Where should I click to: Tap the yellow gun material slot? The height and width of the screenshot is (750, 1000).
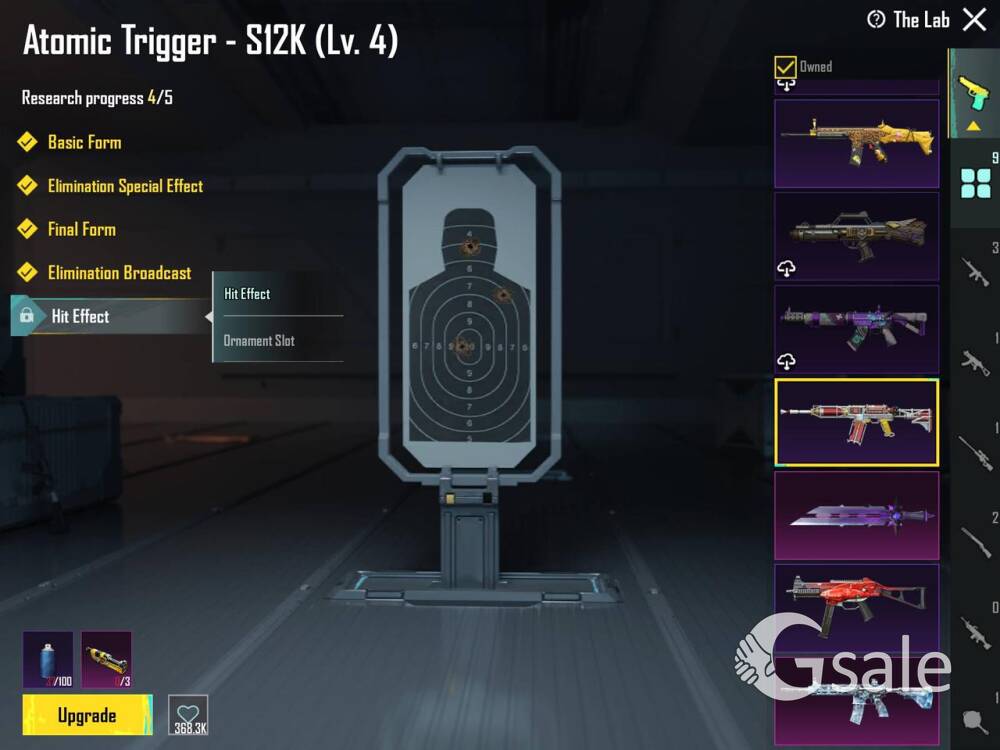[106, 659]
